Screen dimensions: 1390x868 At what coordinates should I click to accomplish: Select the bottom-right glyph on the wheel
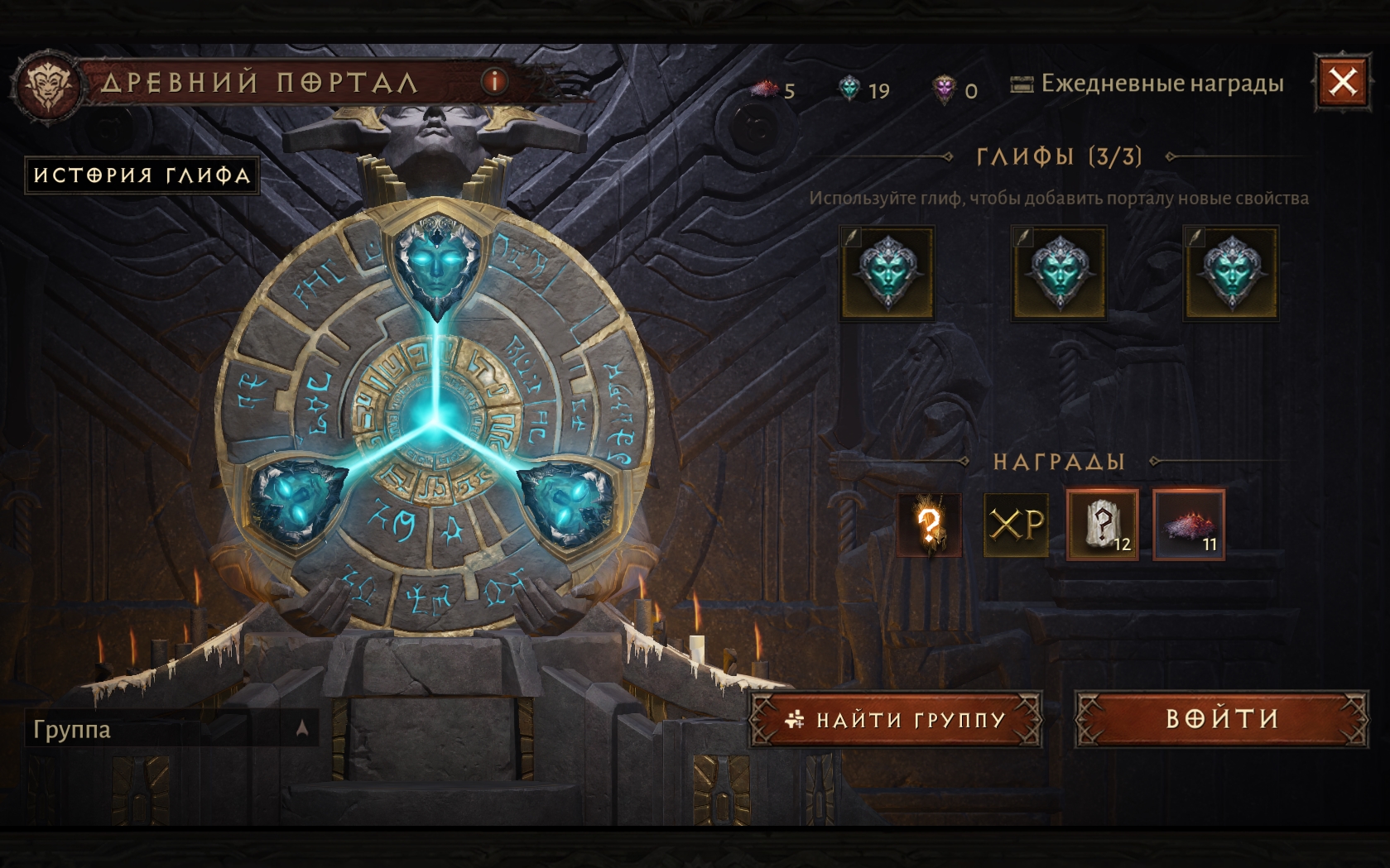568,503
